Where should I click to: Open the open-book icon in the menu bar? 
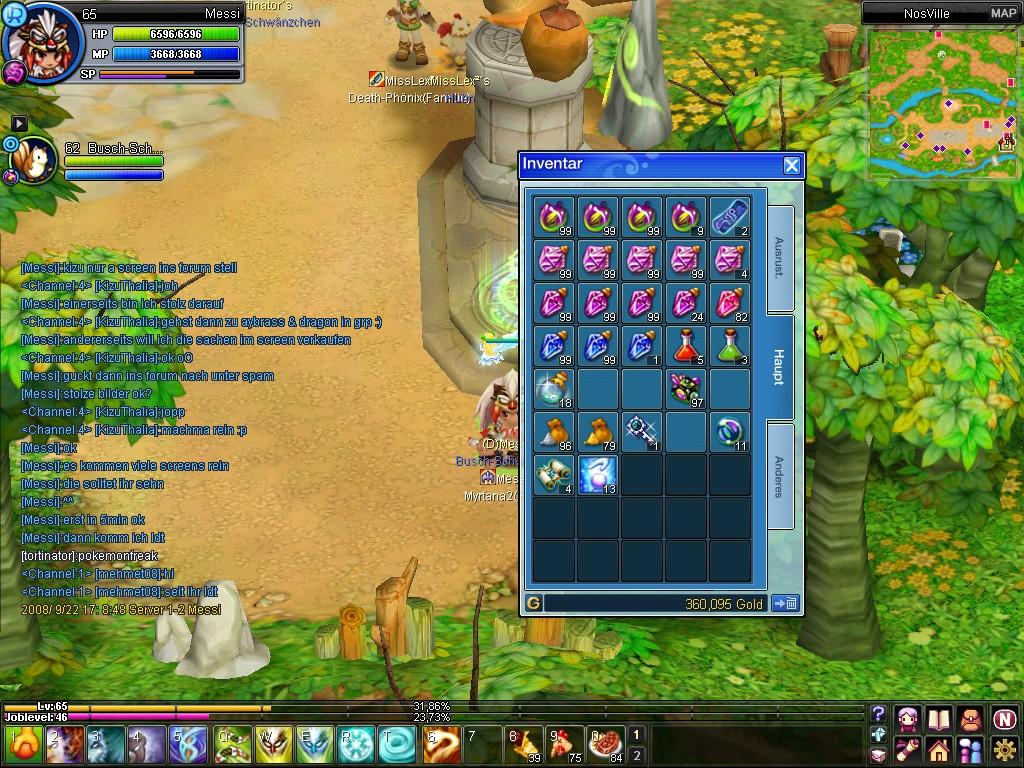point(938,719)
